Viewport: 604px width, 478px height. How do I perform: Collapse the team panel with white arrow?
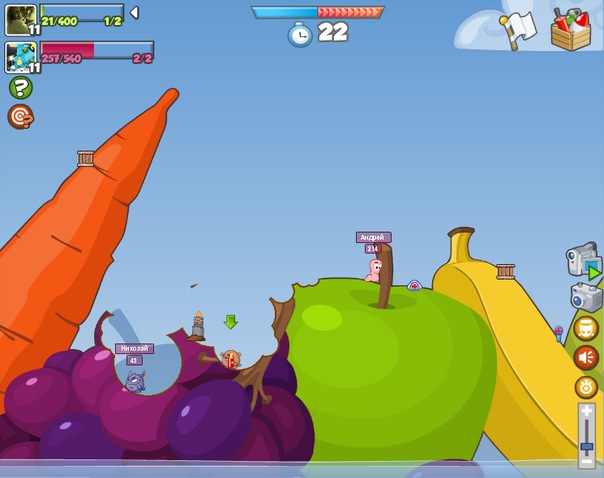tap(134, 13)
